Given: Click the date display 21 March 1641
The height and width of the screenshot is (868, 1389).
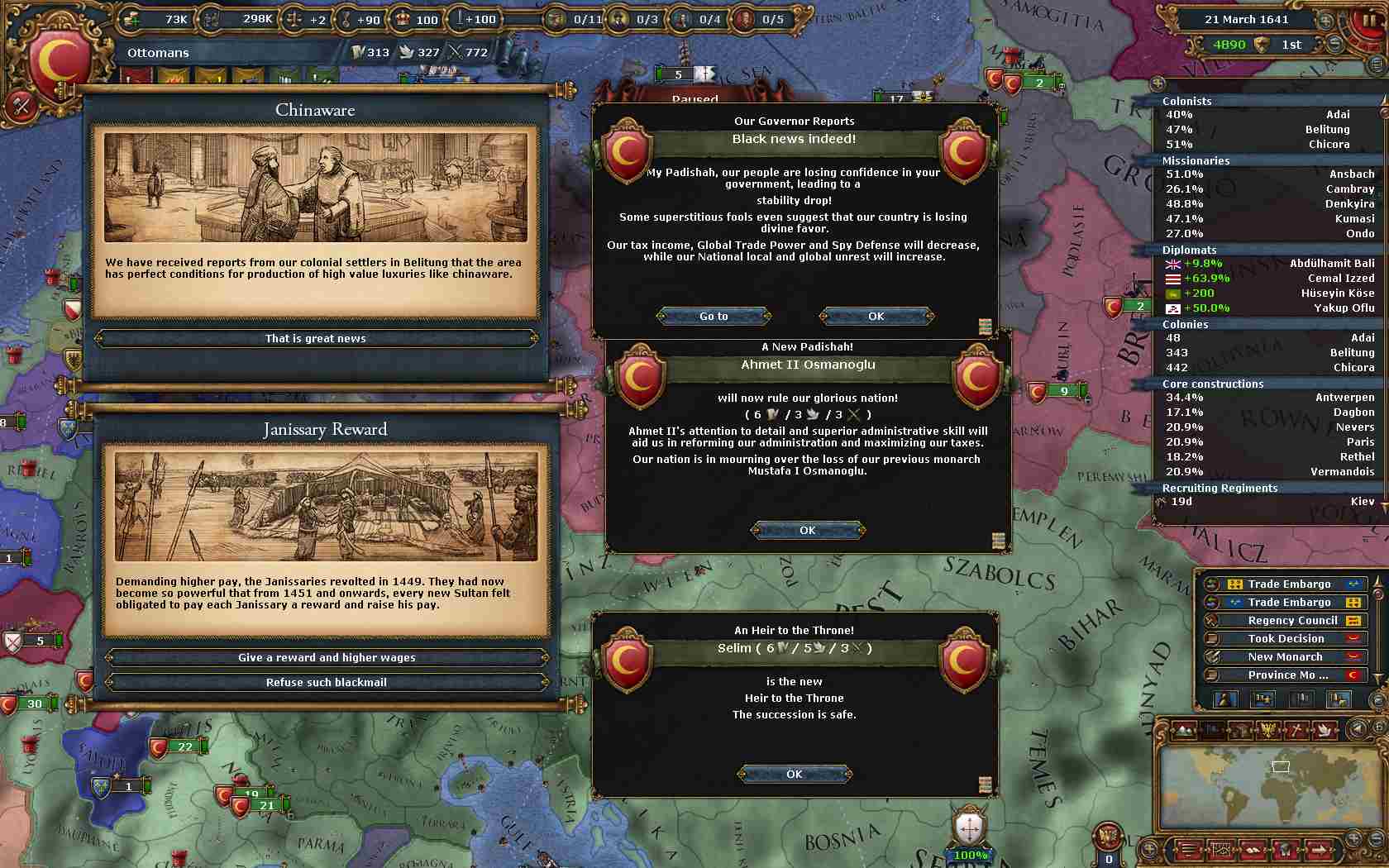Looking at the screenshot, I should click(x=1246, y=19).
